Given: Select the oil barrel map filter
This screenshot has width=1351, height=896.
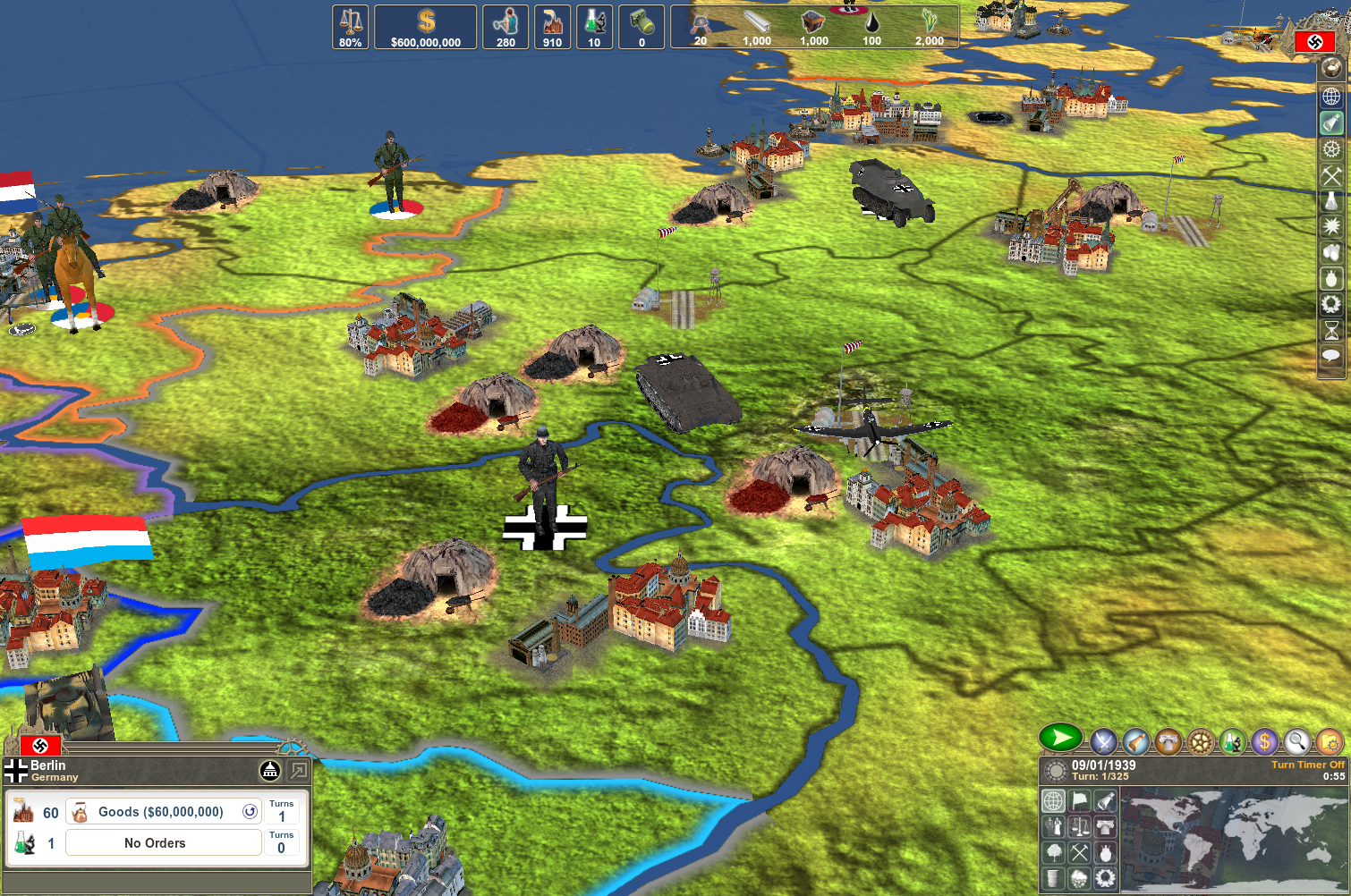Looking at the screenshot, I should [x=1055, y=878].
